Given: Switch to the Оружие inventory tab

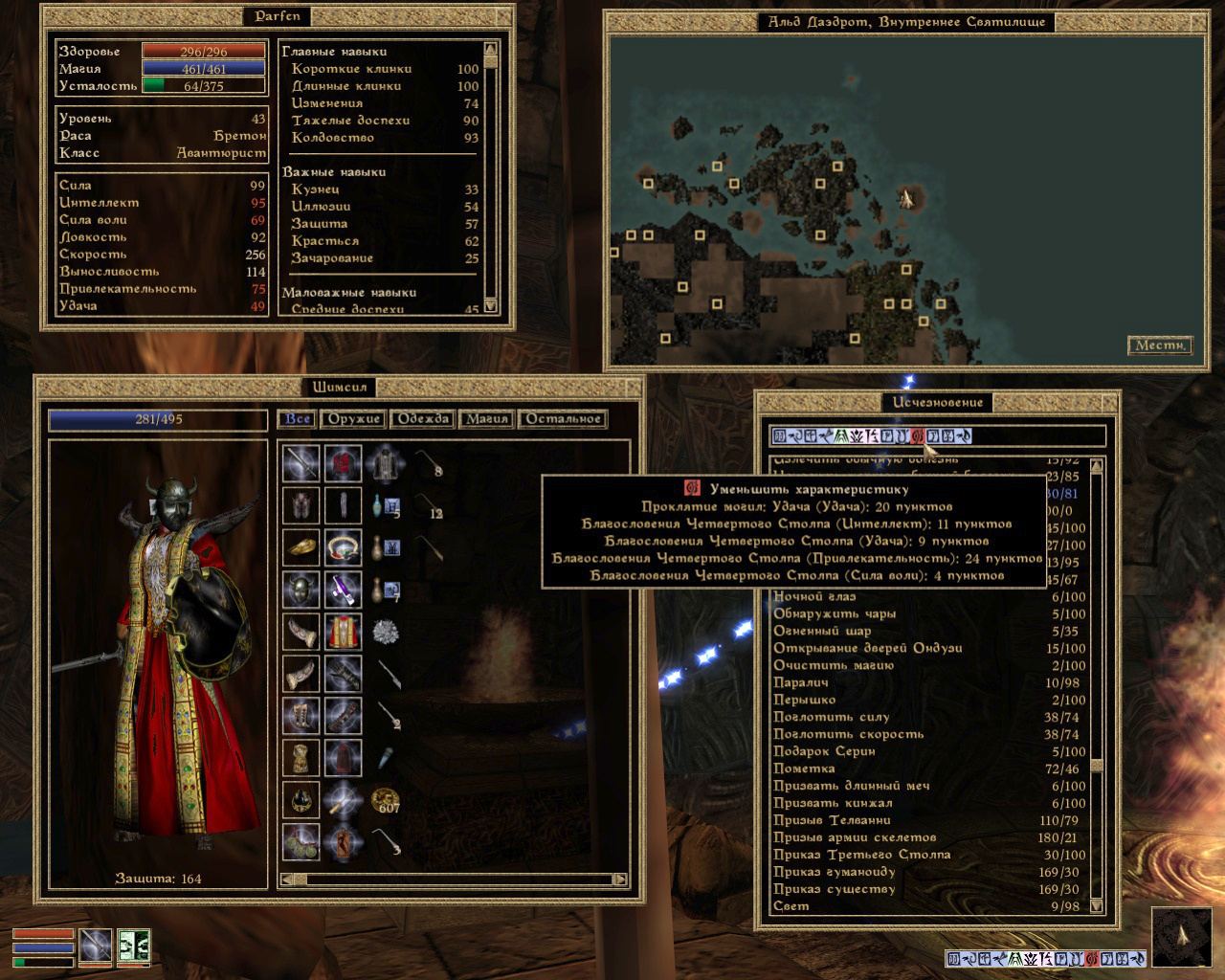Looking at the screenshot, I should [x=354, y=419].
